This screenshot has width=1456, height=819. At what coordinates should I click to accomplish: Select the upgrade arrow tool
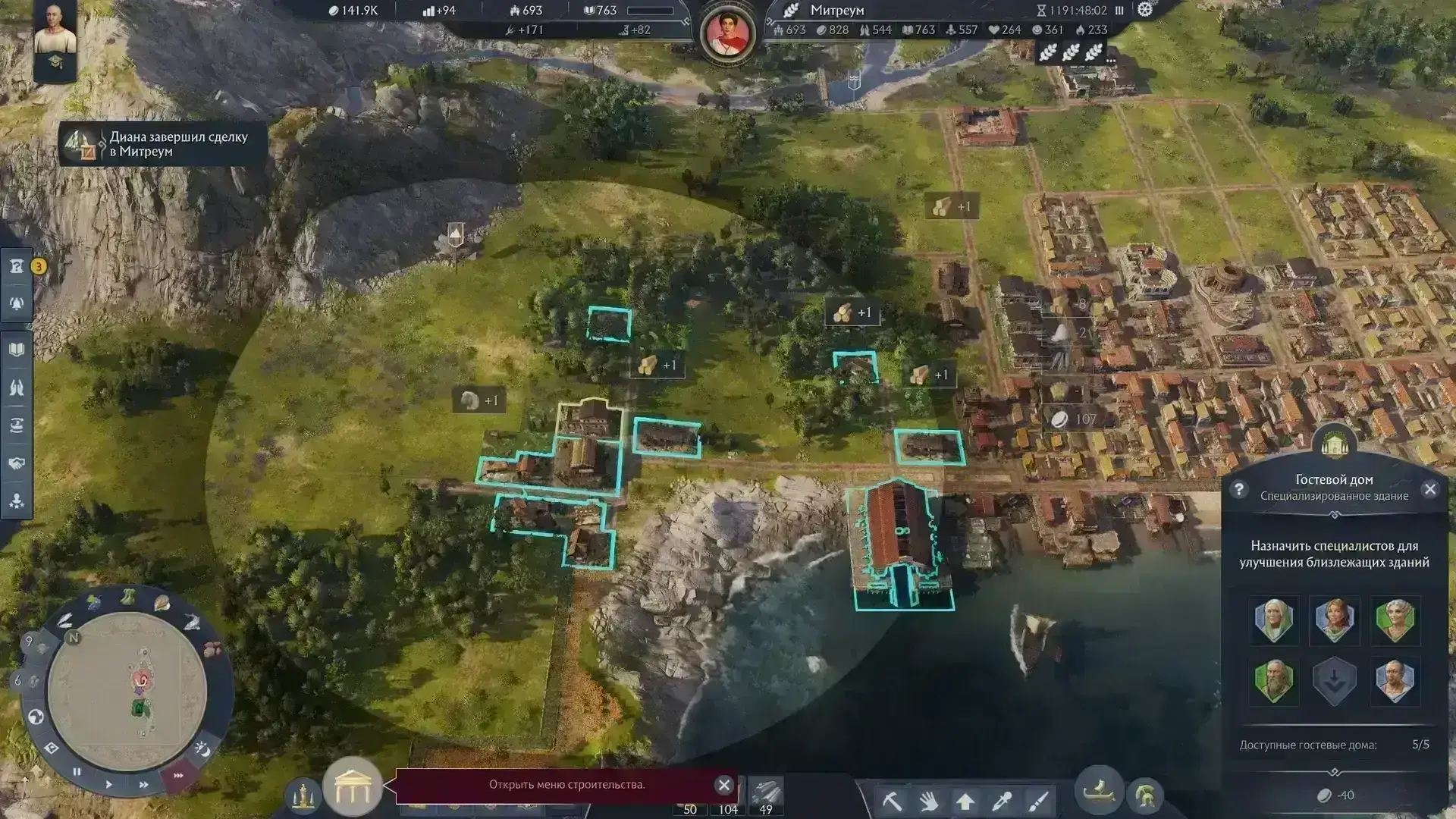[965, 801]
